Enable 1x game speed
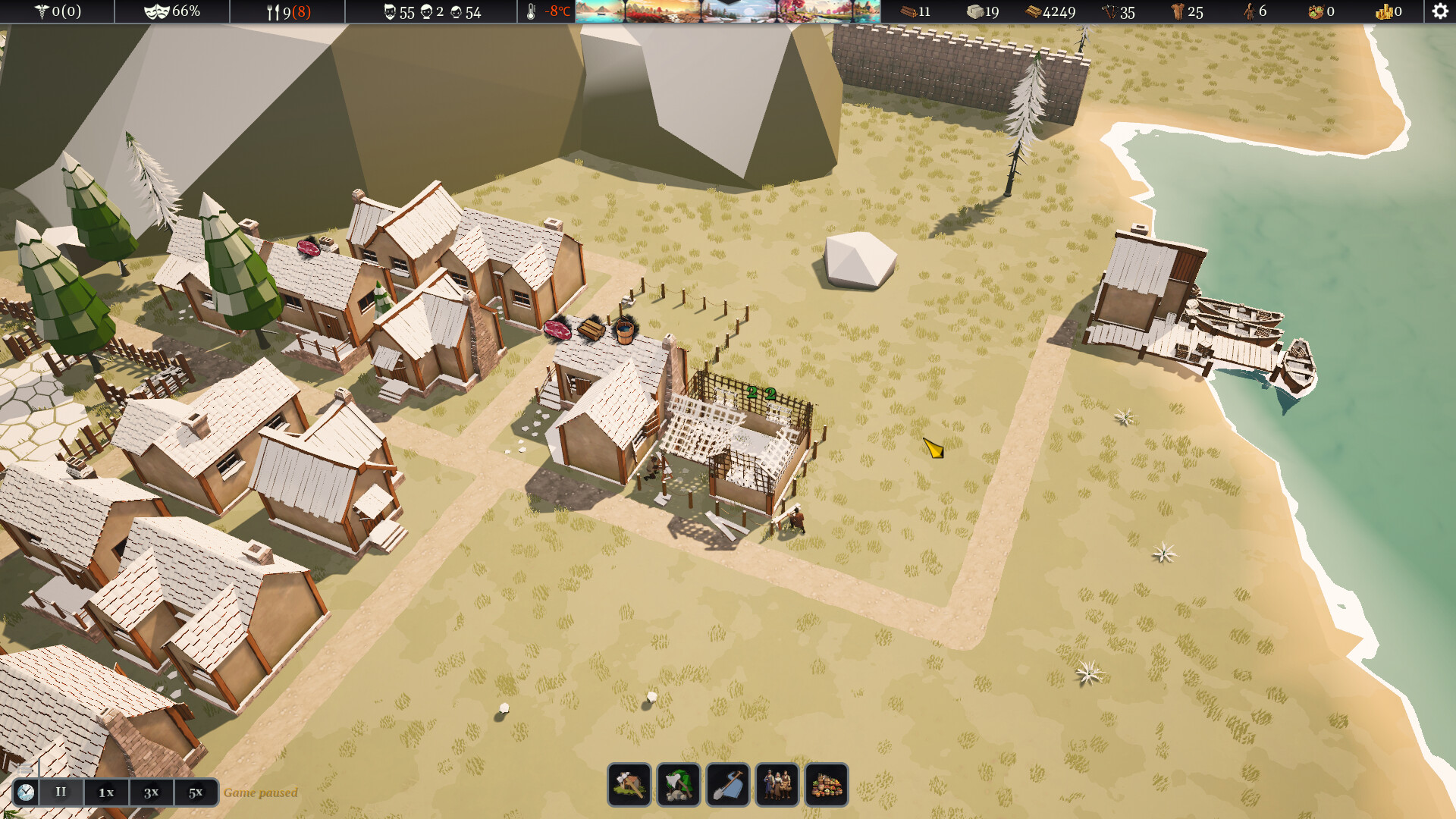Image resolution: width=1456 pixels, height=819 pixels. click(105, 792)
